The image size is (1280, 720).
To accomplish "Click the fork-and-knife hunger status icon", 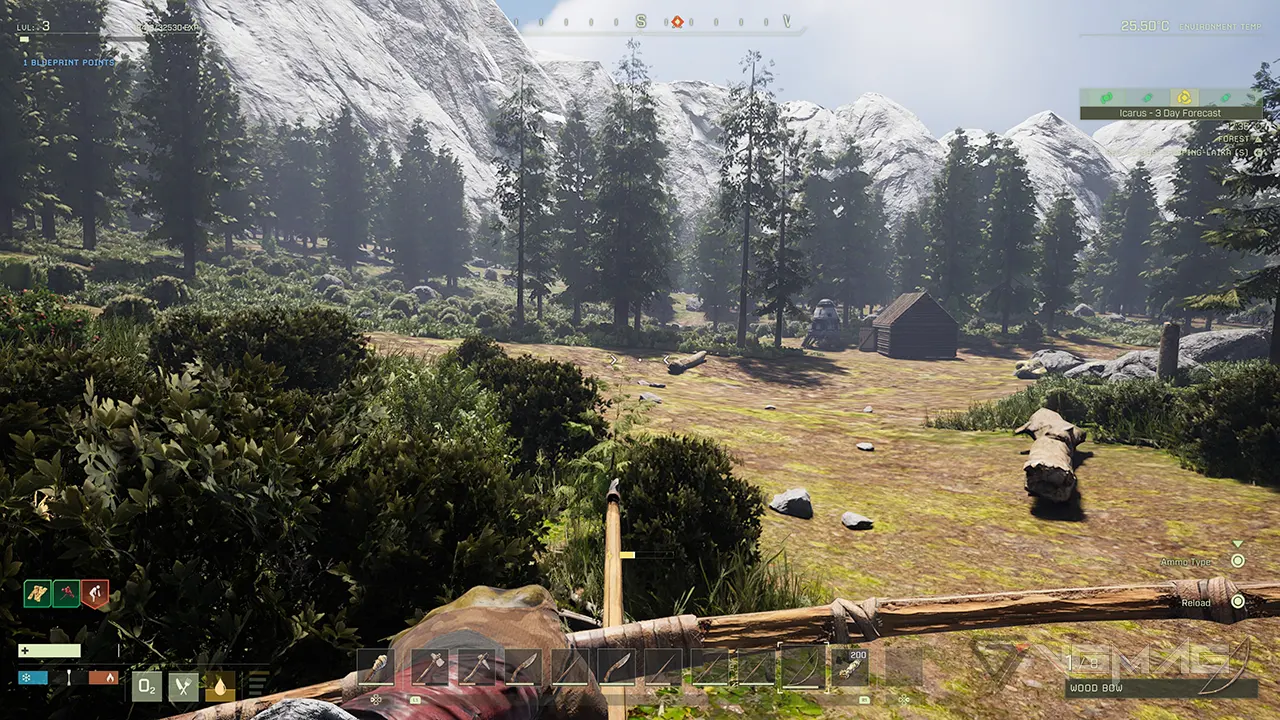I will point(182,688).
